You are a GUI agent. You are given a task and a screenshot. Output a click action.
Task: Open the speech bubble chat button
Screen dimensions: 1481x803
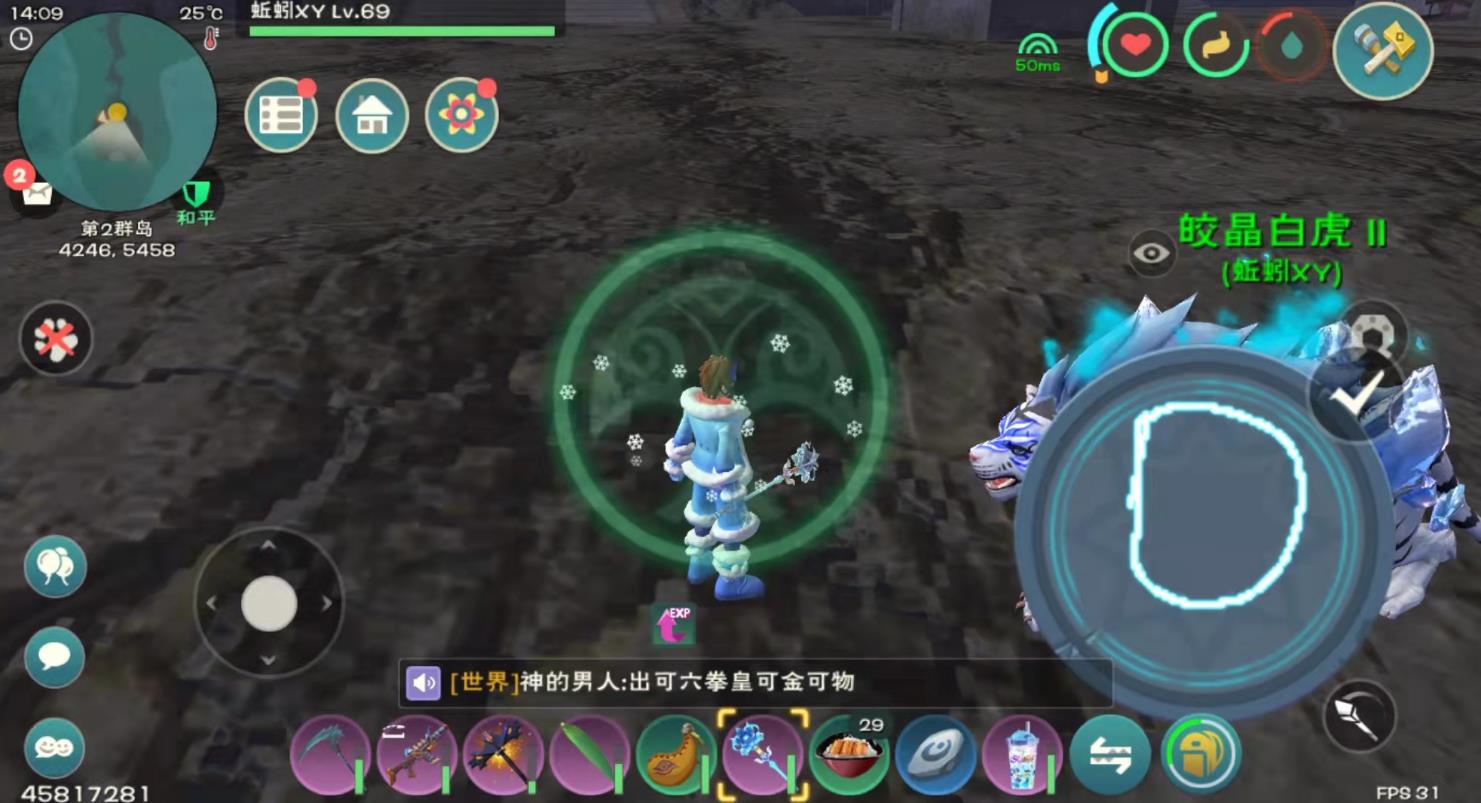[54, 657]
